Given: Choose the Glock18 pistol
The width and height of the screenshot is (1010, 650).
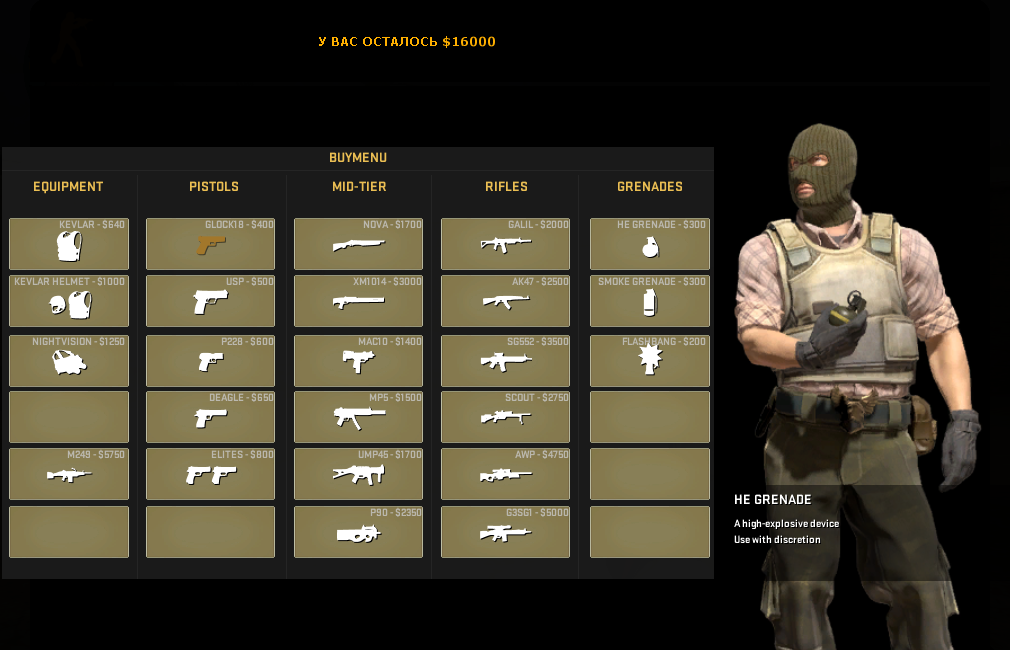Looking at the screenshot, I should tap(210, 244).
